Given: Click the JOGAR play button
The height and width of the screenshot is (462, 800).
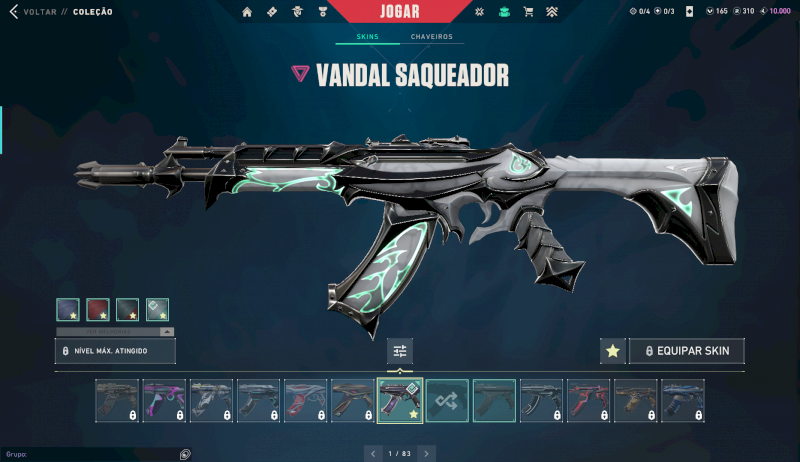Looking at the screenshot, I should pos(400,11).
